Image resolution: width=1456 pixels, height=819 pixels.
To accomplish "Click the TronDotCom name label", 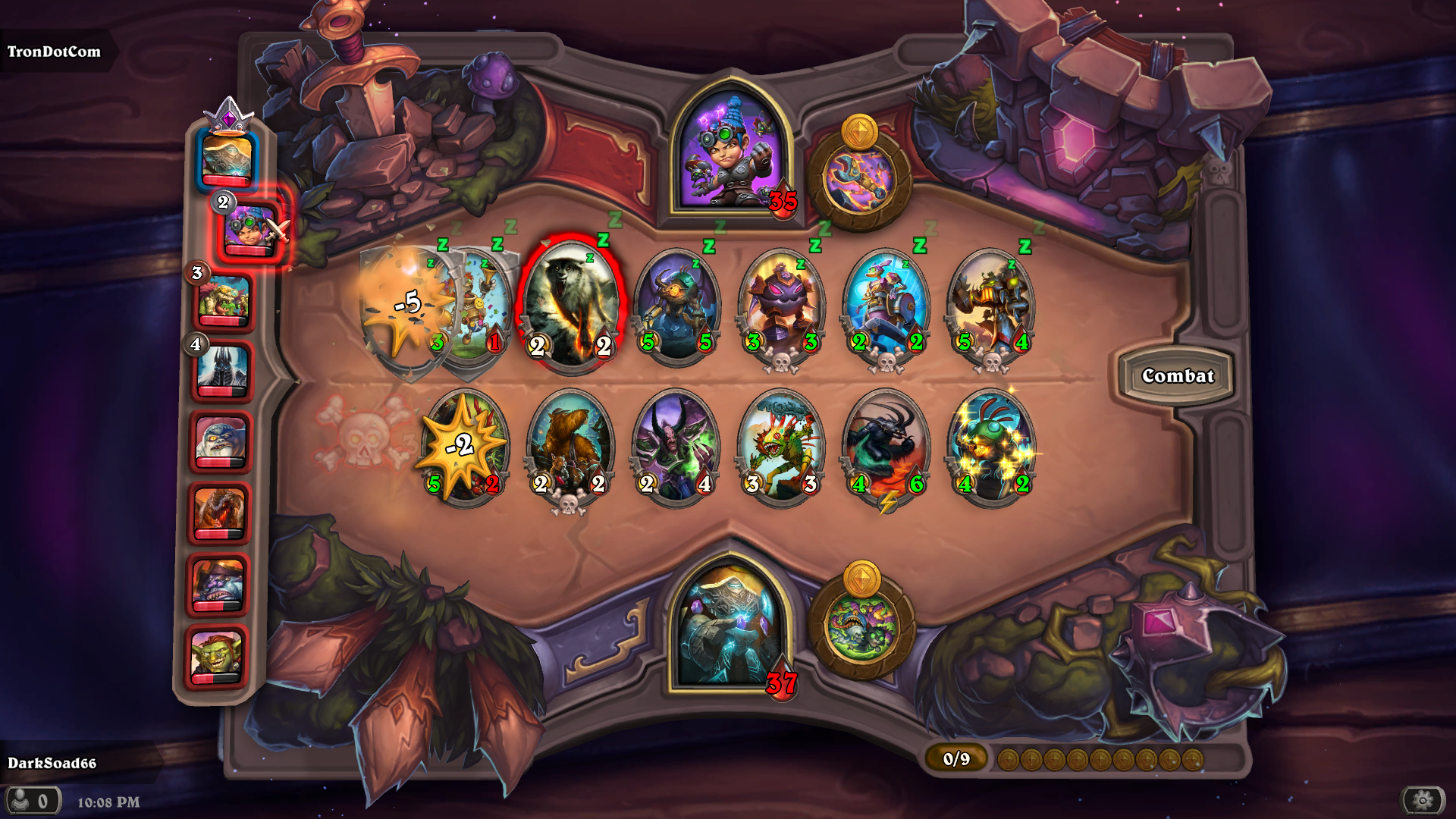I will (53, 52).
